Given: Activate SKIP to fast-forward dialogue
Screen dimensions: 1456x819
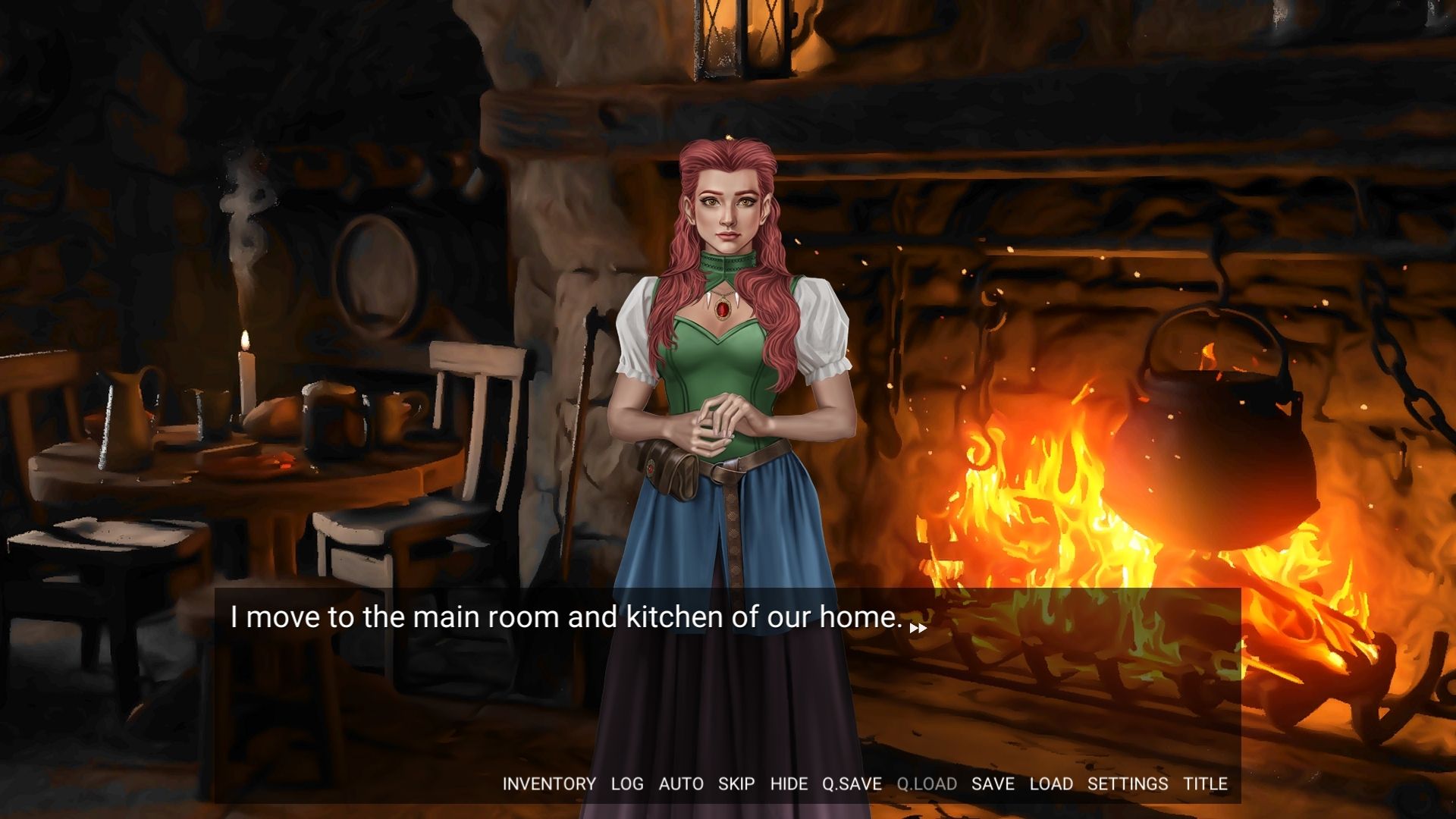Looking at the screenshot, I should (736, 784).
